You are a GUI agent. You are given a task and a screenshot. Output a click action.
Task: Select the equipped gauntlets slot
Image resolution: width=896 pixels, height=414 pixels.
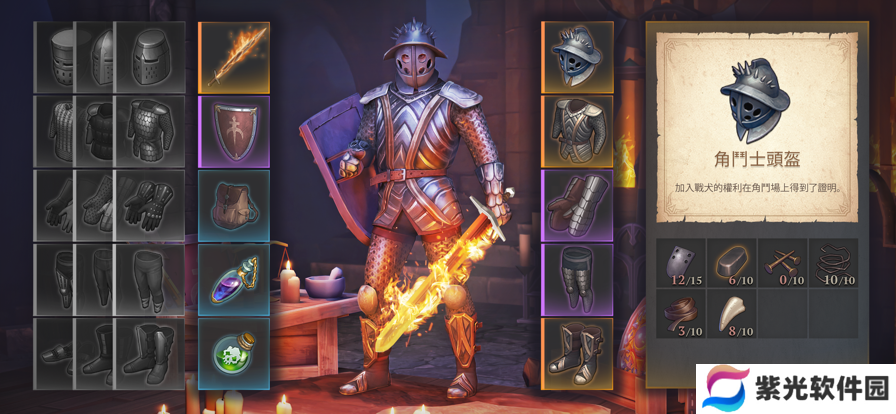pyautogui.click(x=576, y=204)
